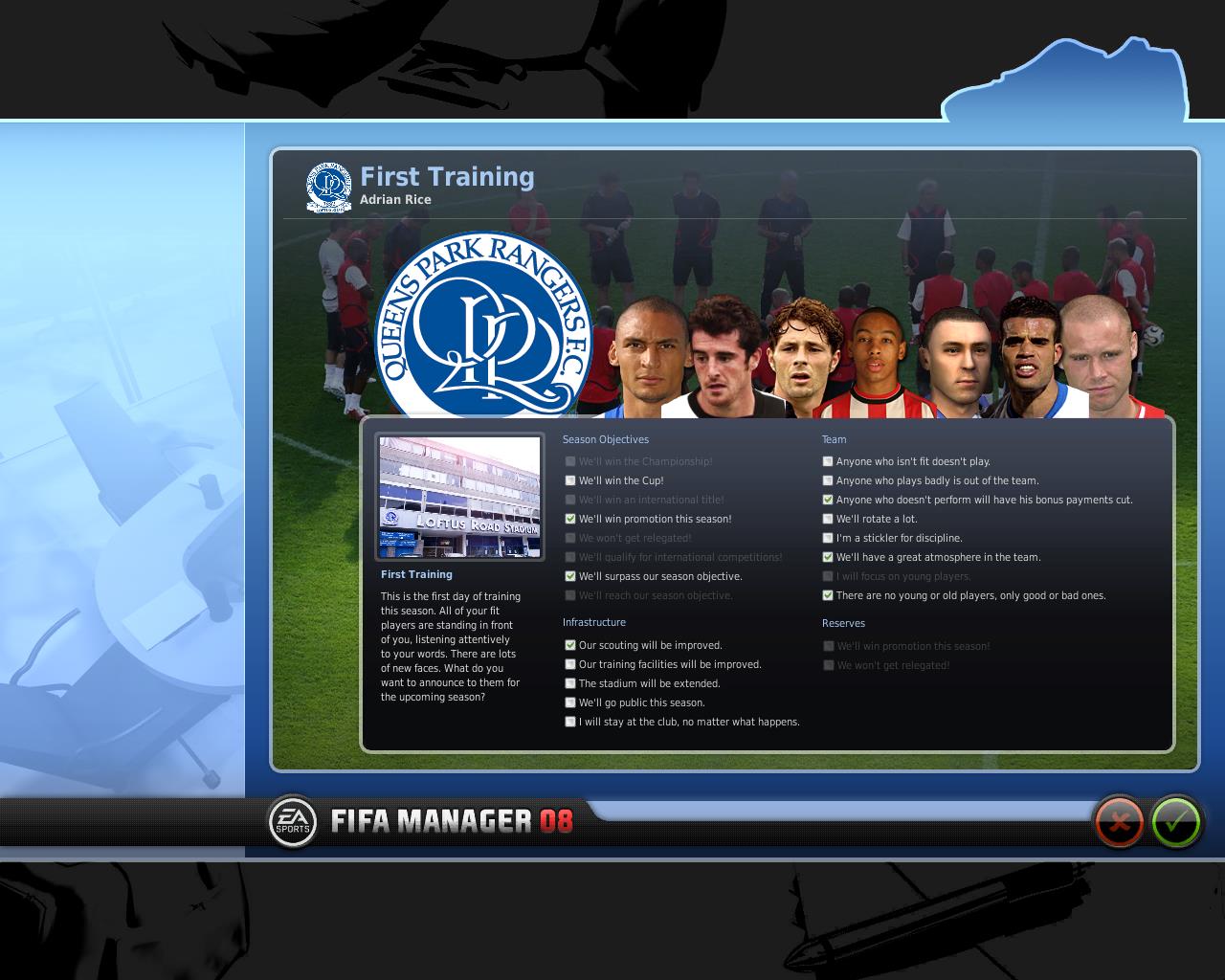Screen dimensions: 1225x980
Task: Tick the 'We'll rotate a lot' box
Action: [x=828, y=519]
